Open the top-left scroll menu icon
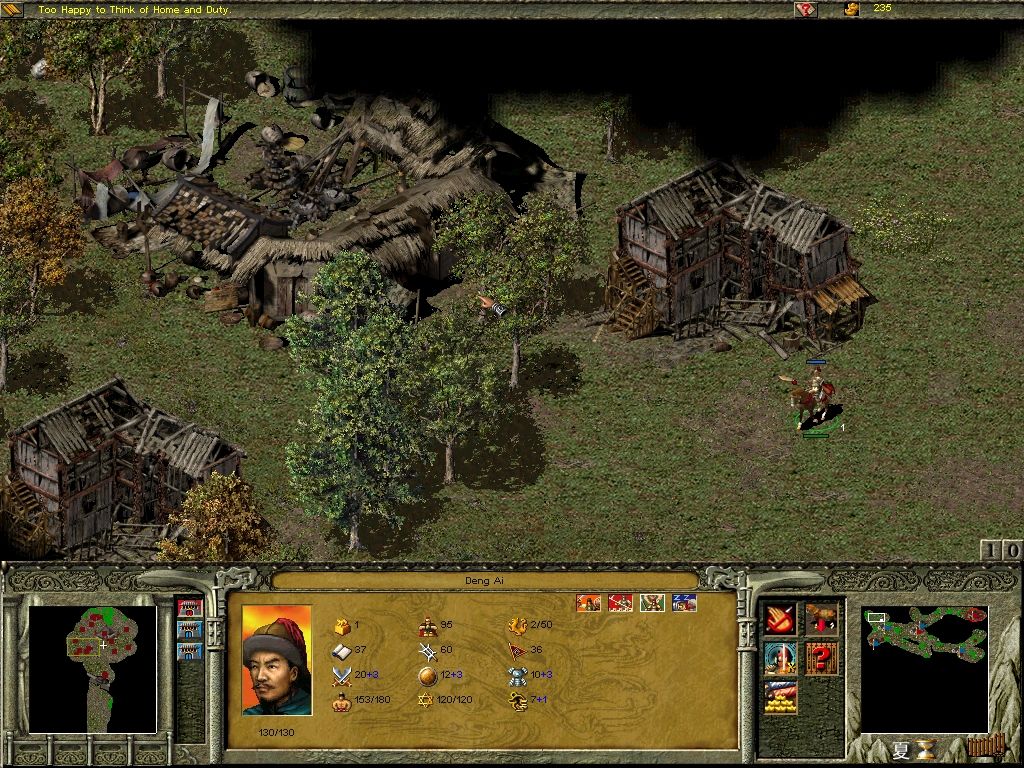This screenshot has height=768, width=1024. click(x=16, y=9)
